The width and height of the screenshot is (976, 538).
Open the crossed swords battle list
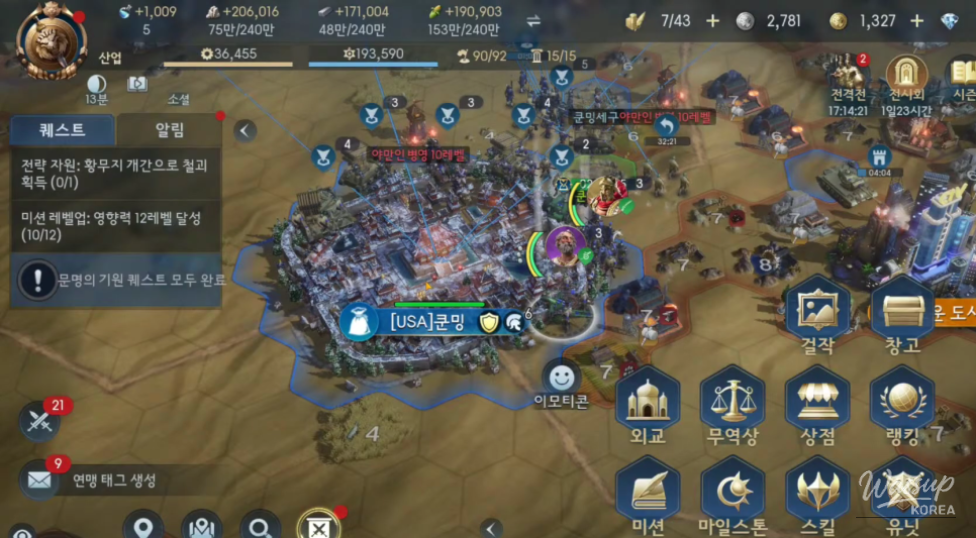click(x=39, y=421)
